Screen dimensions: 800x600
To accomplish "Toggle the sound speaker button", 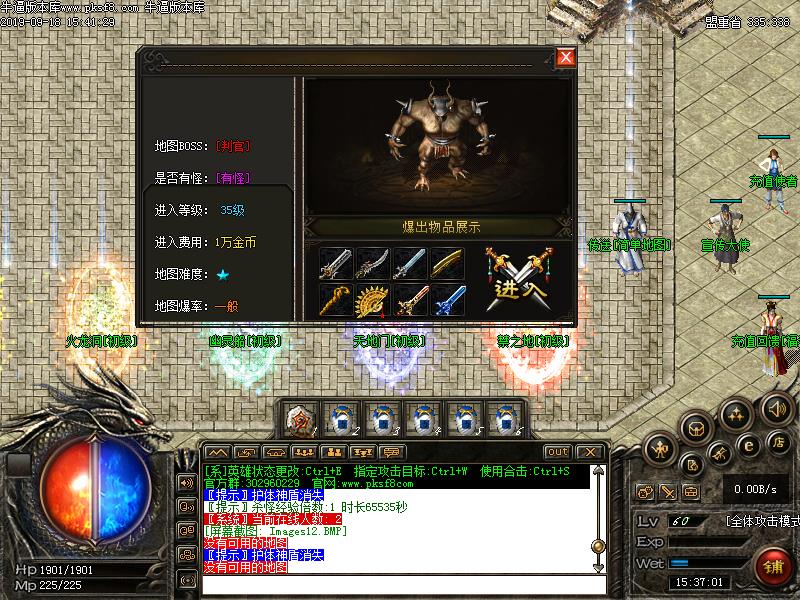I will point(776,408).
